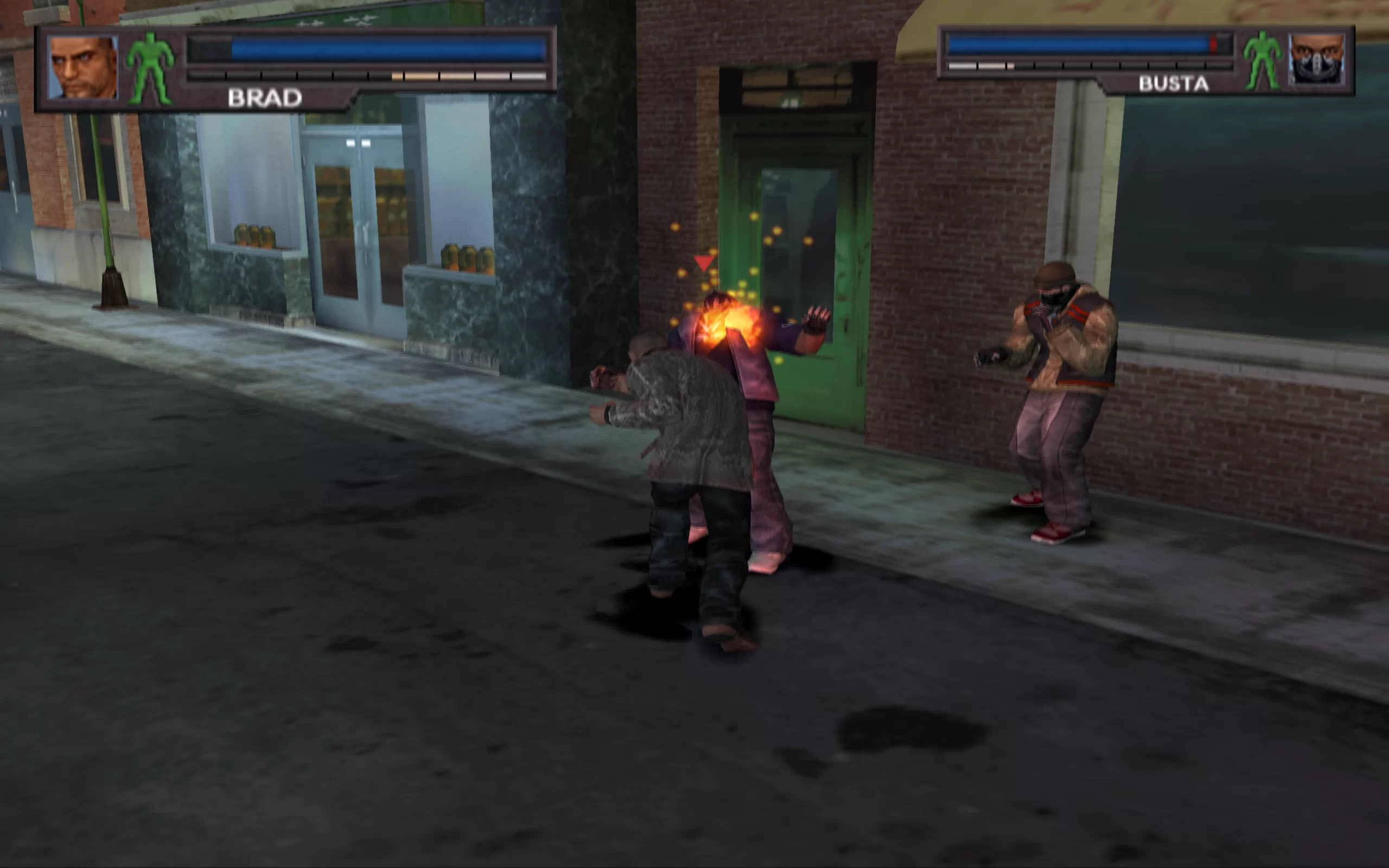1389x868 pixels.
Task: Select Busta's green body damage figure
Action: pyautogui.click(x=1262, y=61)
